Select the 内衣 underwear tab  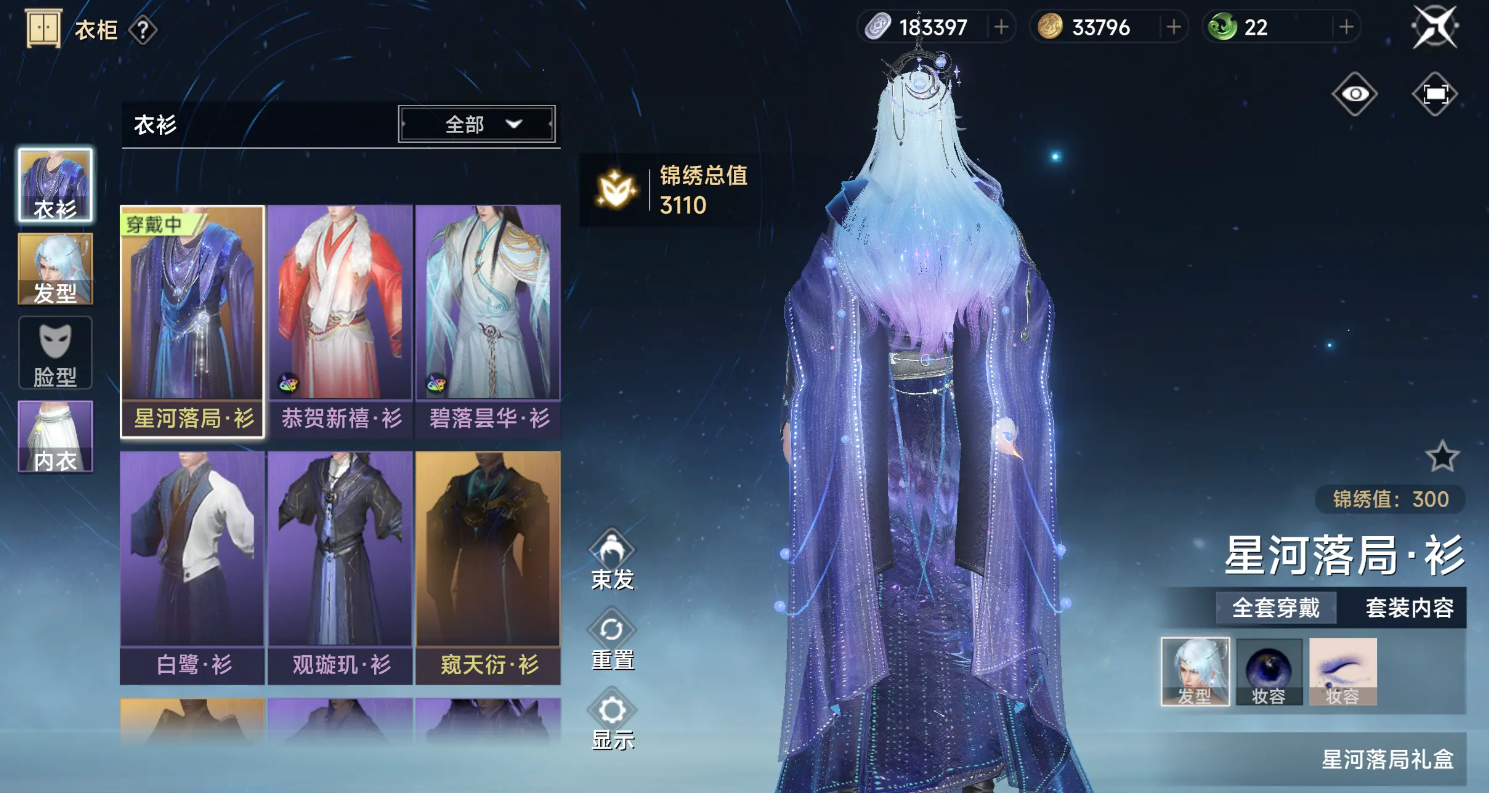point(55,436)
